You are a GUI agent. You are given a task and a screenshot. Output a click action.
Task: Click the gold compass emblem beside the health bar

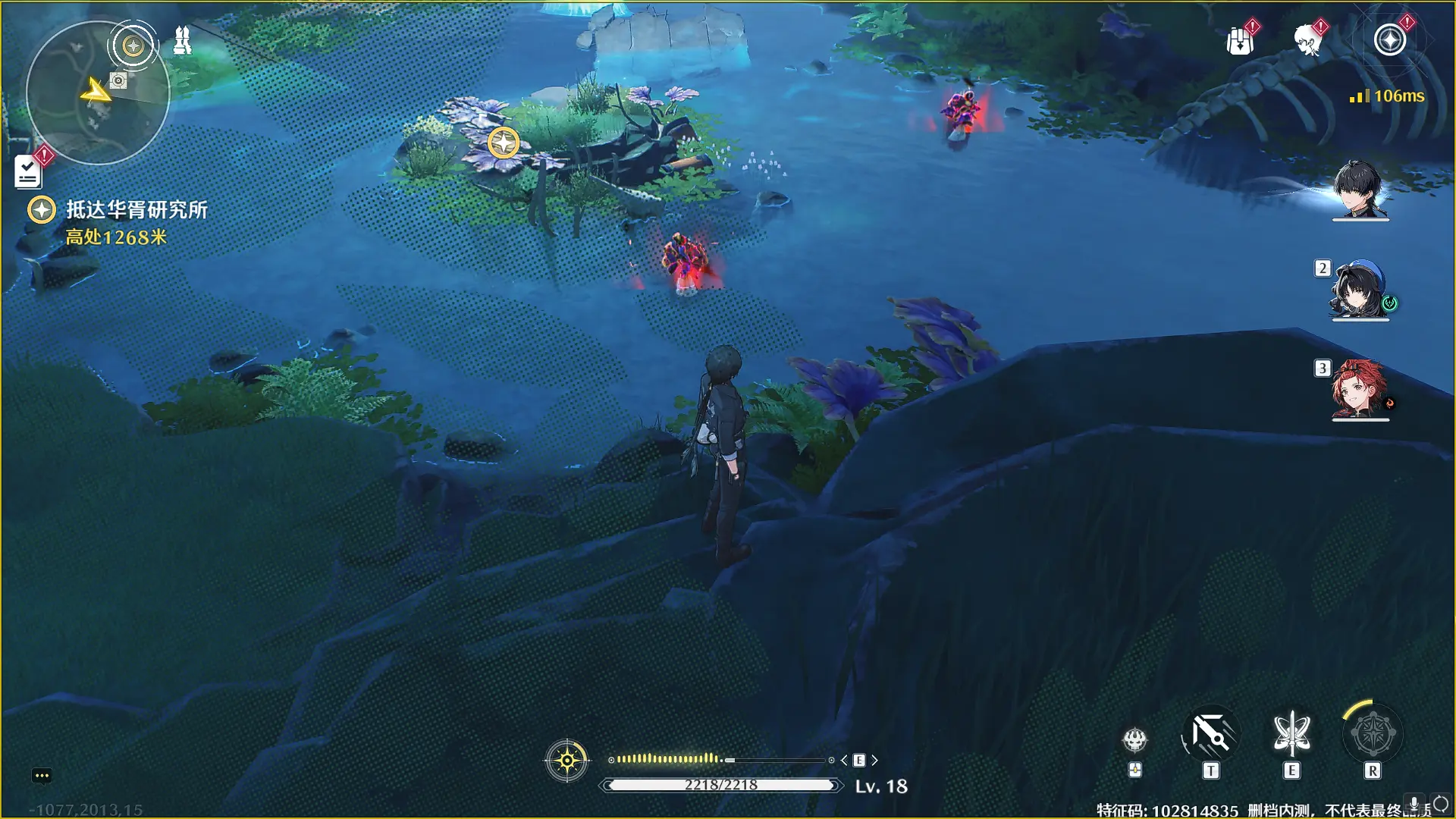[566, 760]
